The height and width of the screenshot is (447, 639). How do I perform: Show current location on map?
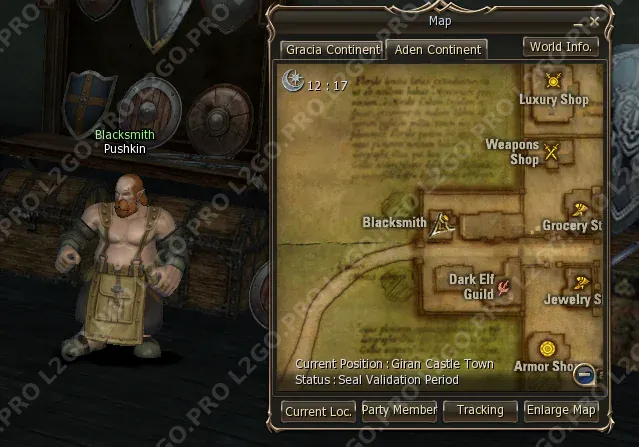pos(318,410)
